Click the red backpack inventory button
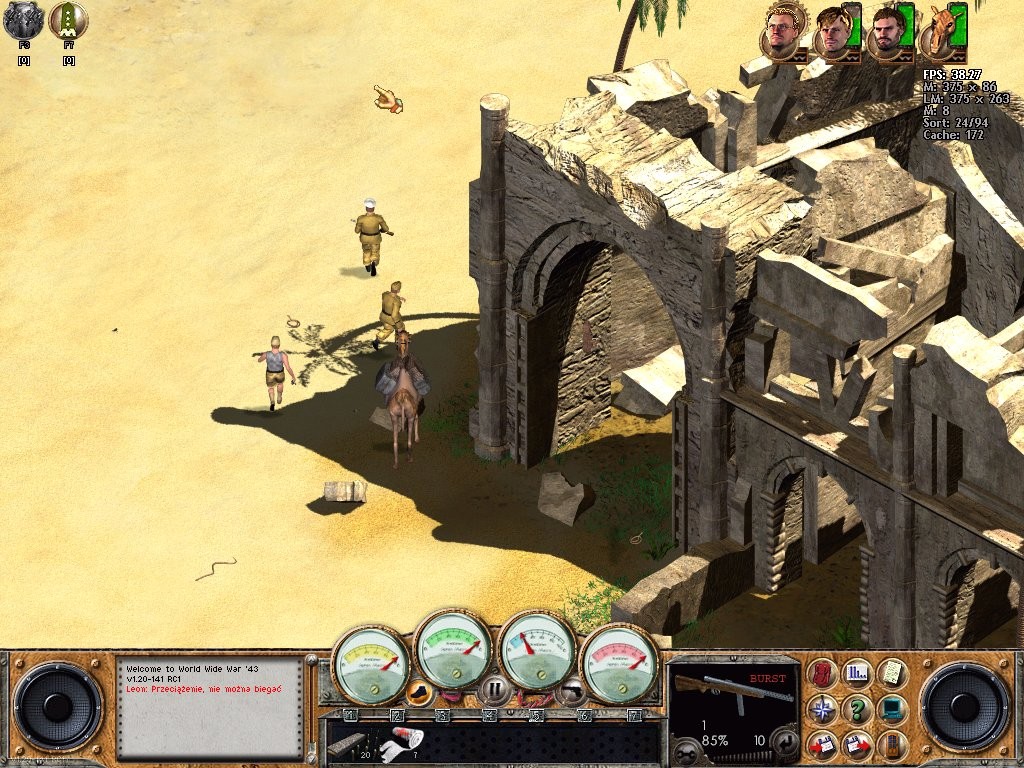This screenshot has height=768, width=1024. click(x=822, y=674)
